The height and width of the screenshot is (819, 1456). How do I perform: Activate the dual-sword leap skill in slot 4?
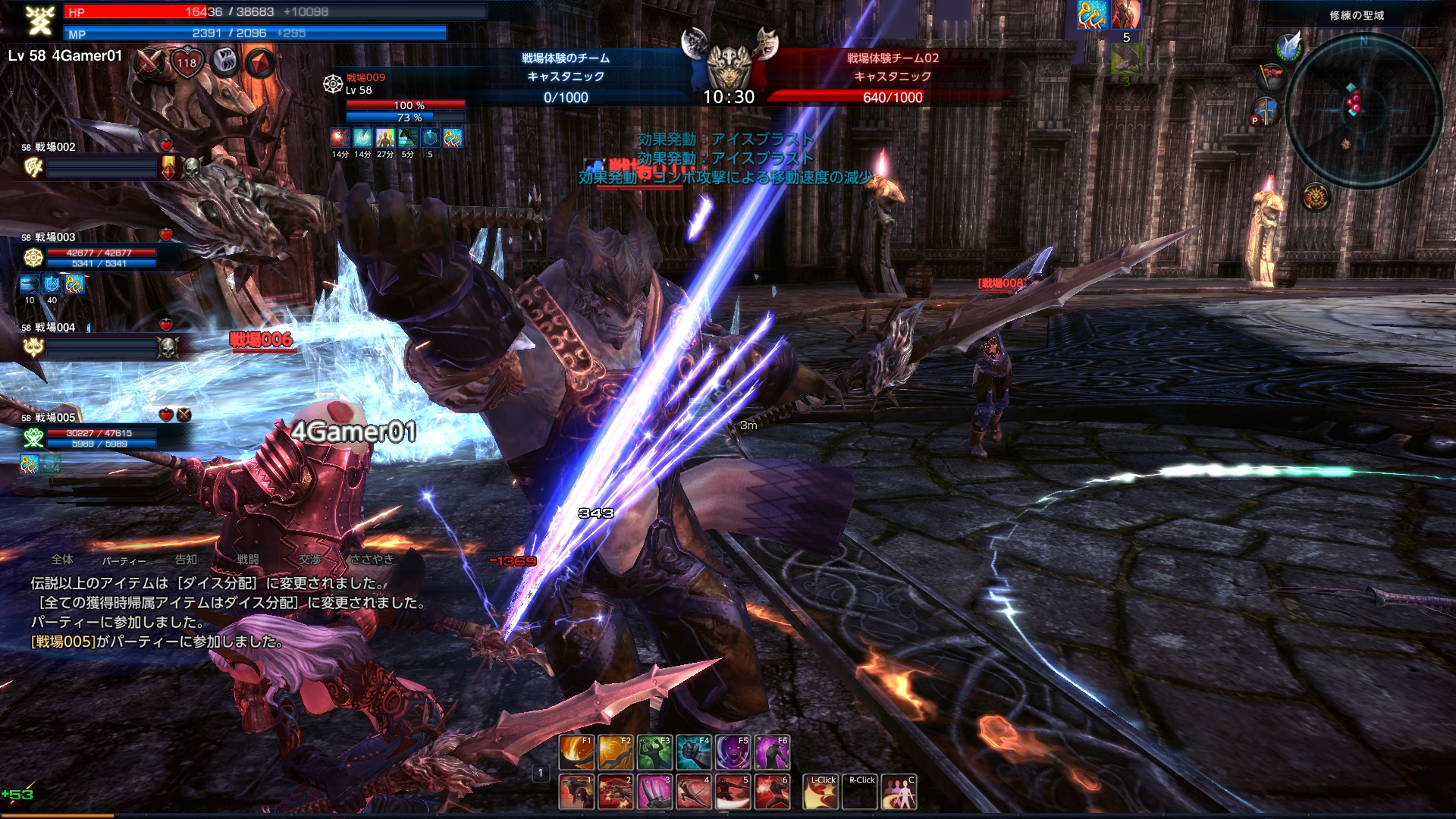pos(694,792)
